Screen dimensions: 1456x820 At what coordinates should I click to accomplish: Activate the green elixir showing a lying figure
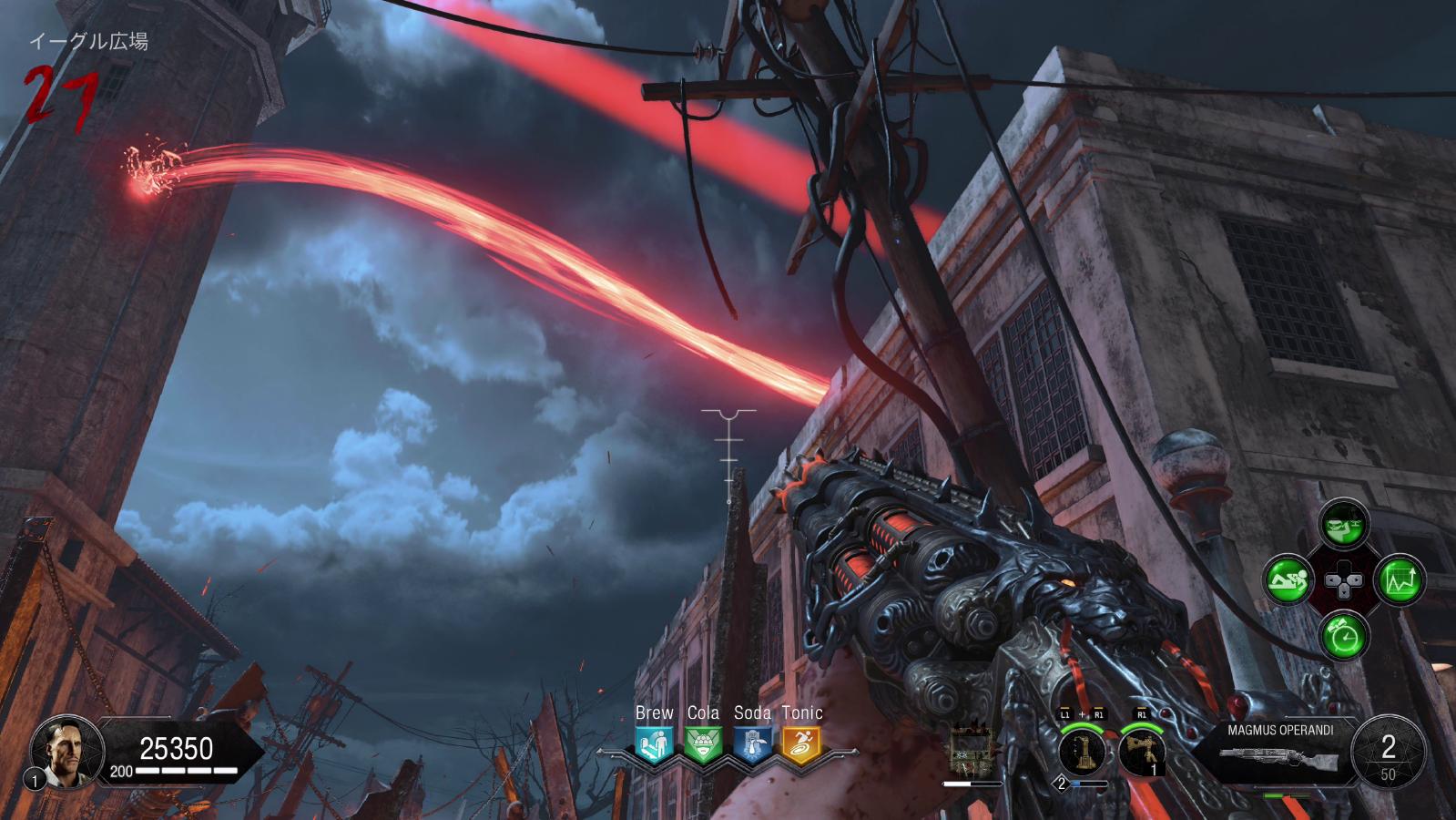click(1288, 579)
